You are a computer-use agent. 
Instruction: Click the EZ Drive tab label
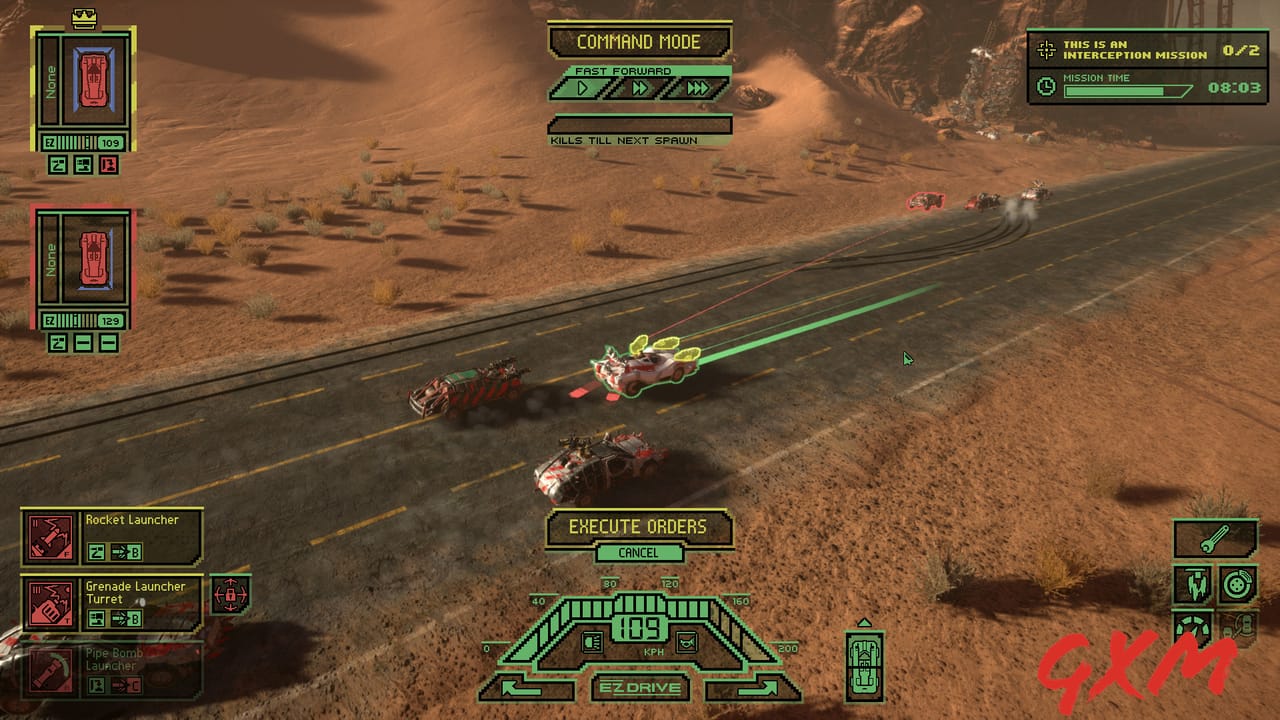pyautogui.click(x=640, y=689)
